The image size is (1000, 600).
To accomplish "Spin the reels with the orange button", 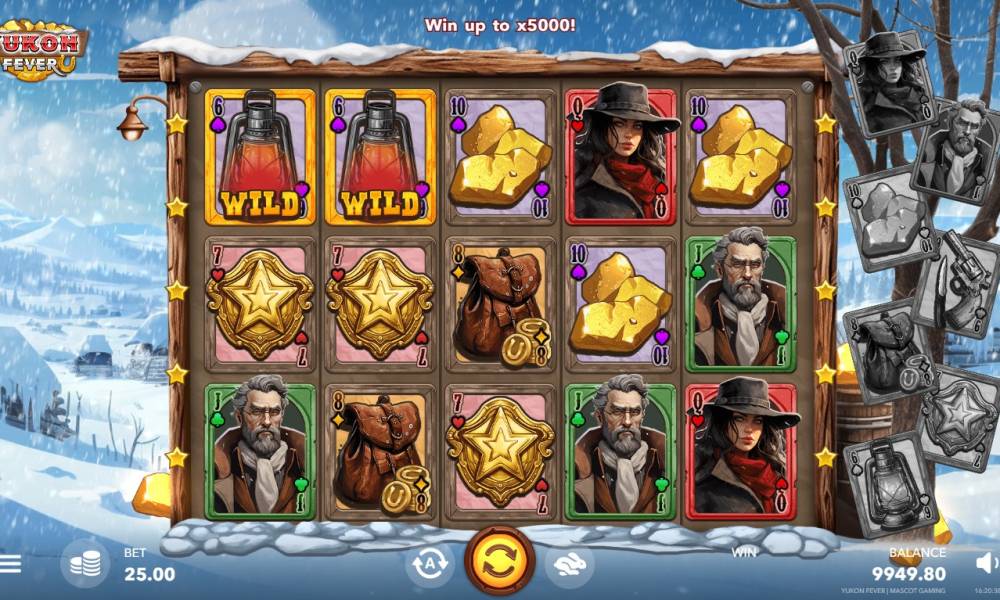I will tap(499, 563).
